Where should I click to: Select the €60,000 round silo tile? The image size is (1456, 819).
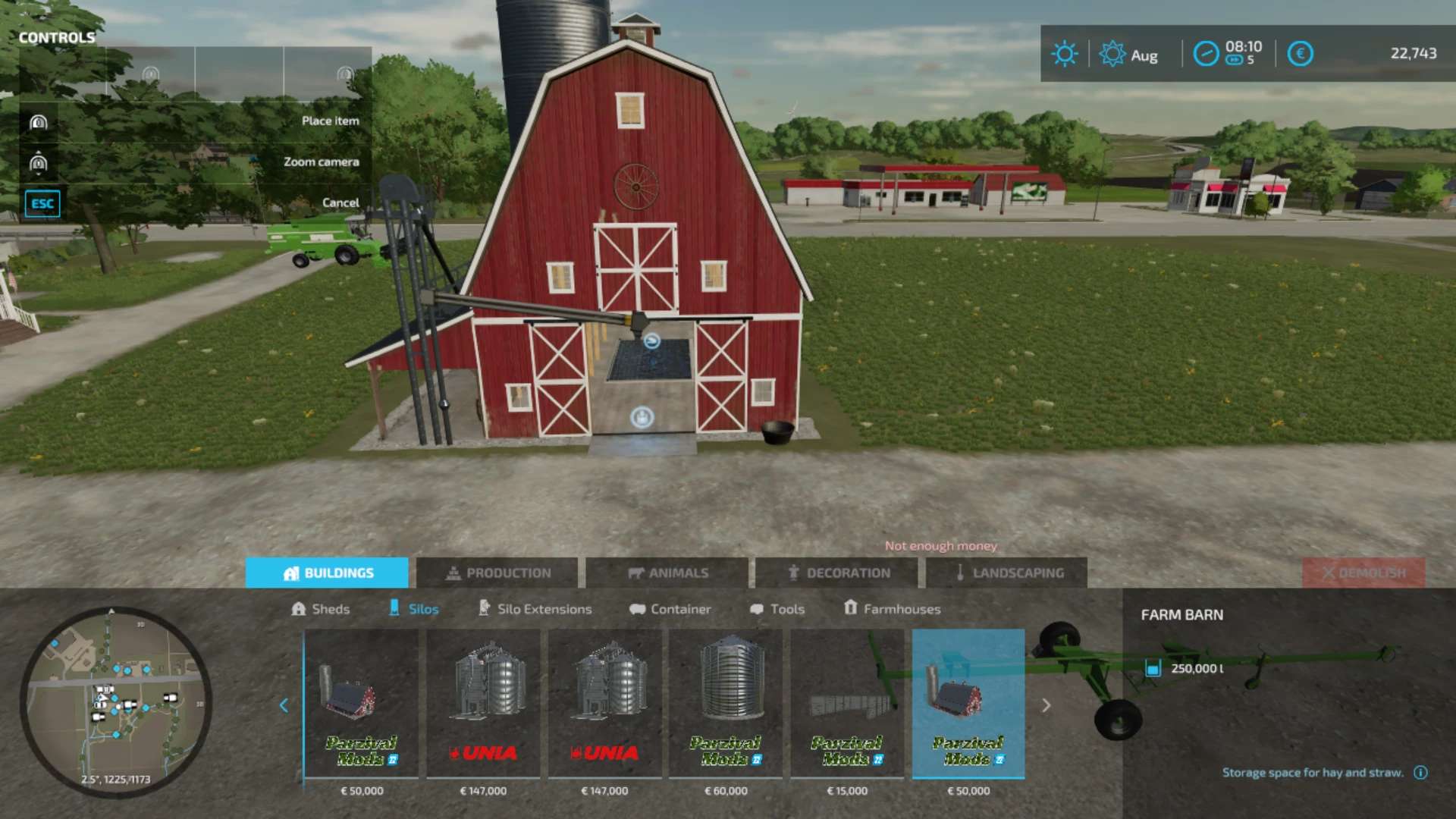tap(726, 705)
